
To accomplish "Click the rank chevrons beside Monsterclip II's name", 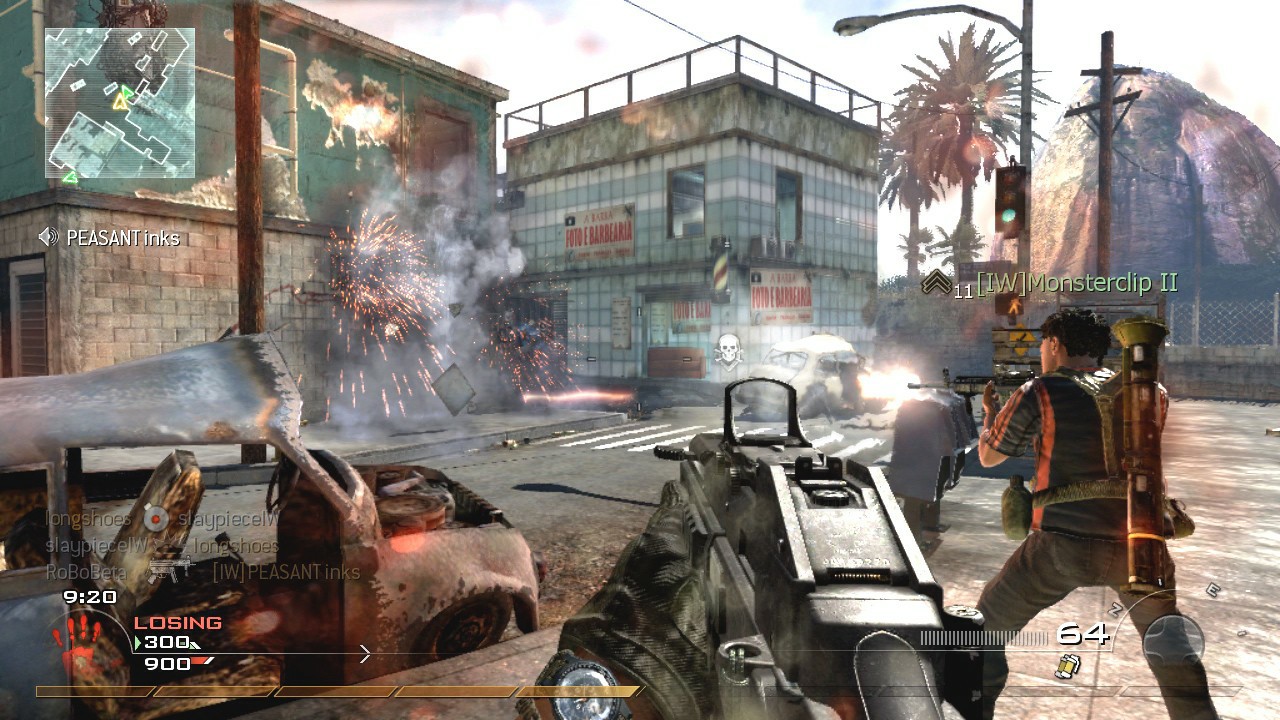I will point(937,282).
